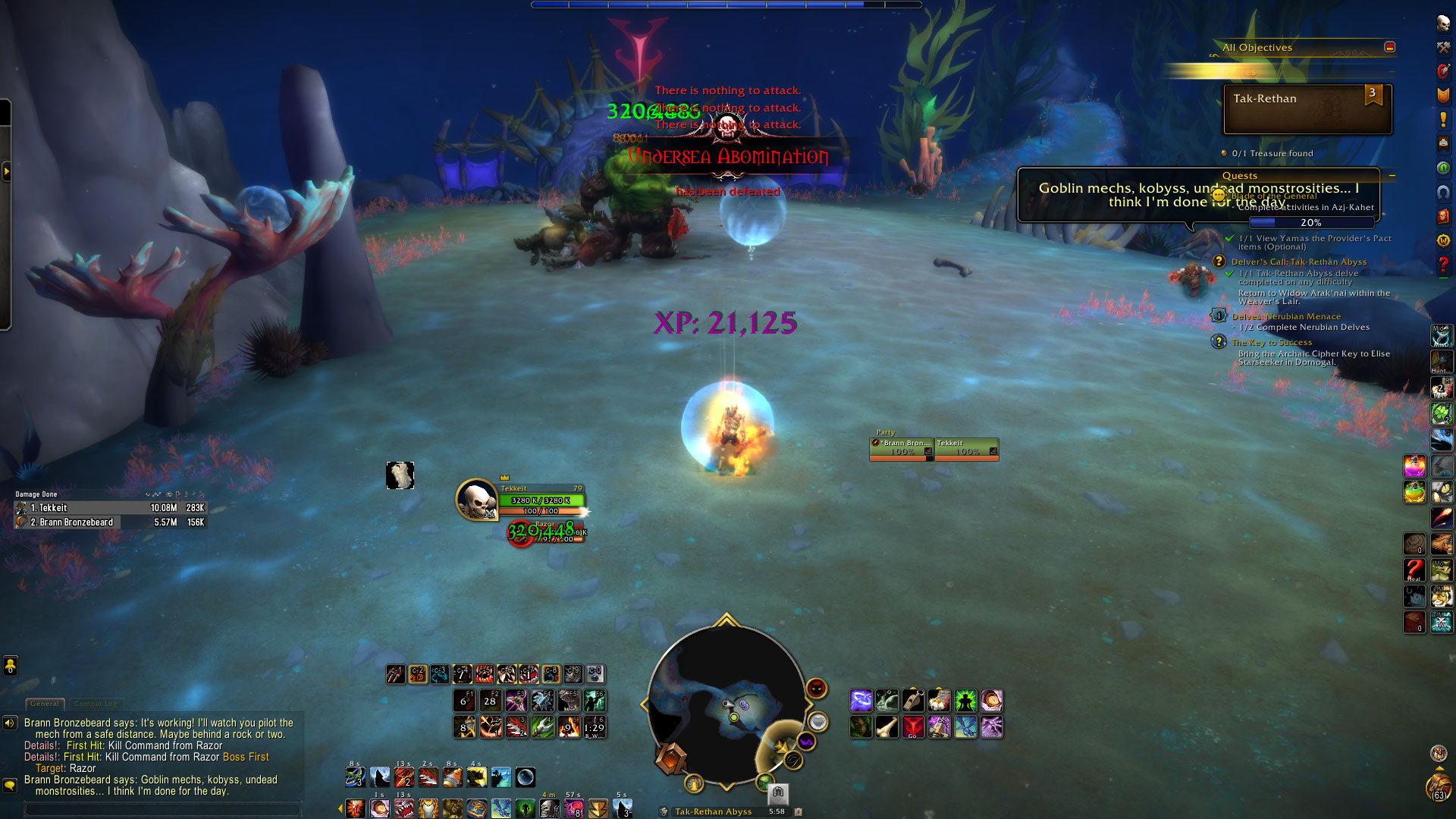Activate the flaming fire ability showing 9
1456x819 pixels.
click(x=569, y=727)
